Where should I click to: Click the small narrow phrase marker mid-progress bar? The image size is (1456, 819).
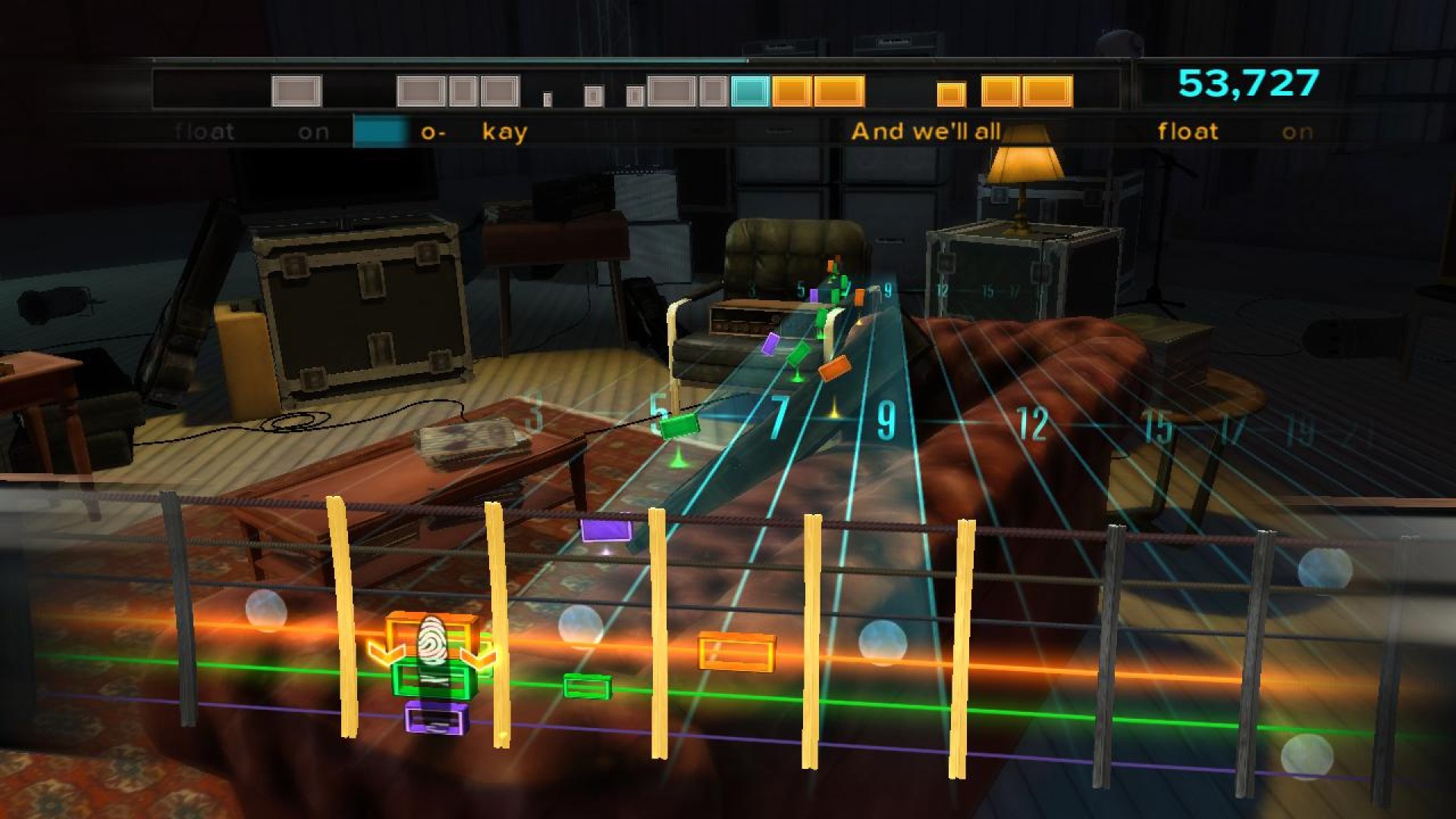point(547,98)
